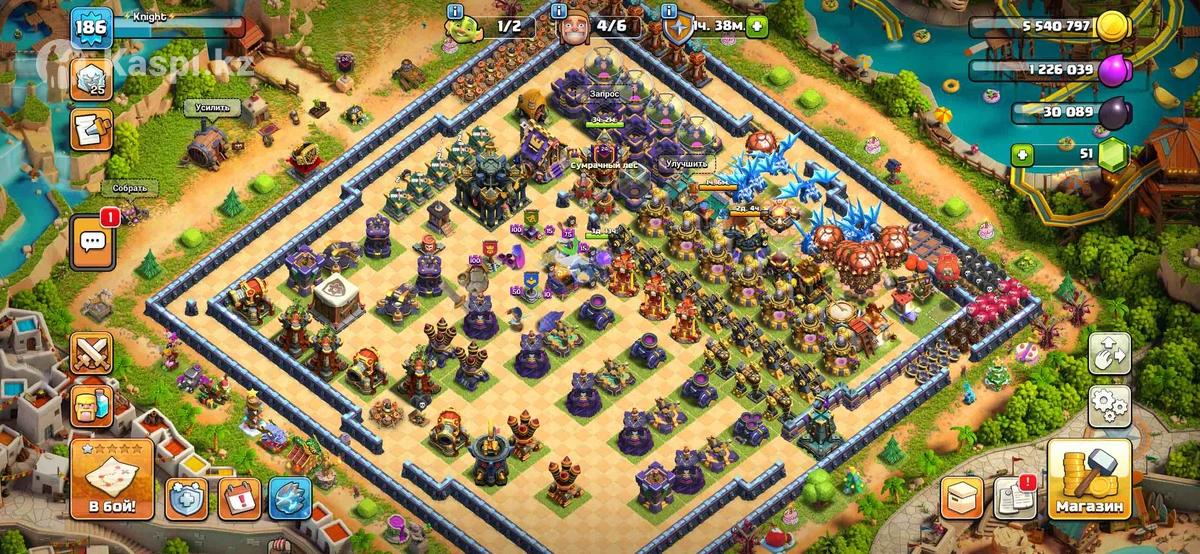Viewport: 1200px width, 554px height.
Task: Tap the Запрос request bubble
Action: pyautogui.click(x=604, y=93)
